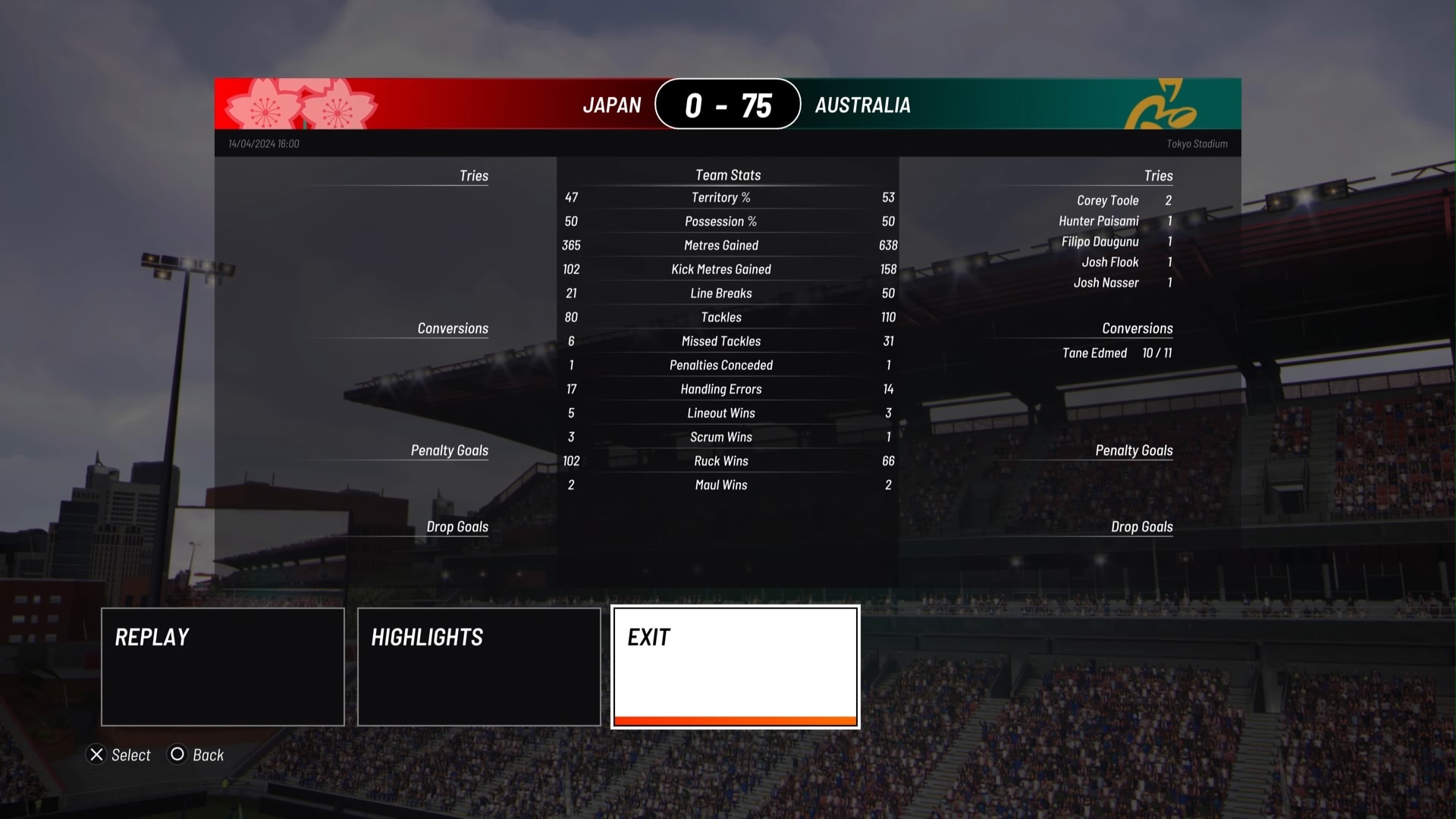Watch the match Highlights
The image size is (1456, 819).
click(x=479, y=667)
